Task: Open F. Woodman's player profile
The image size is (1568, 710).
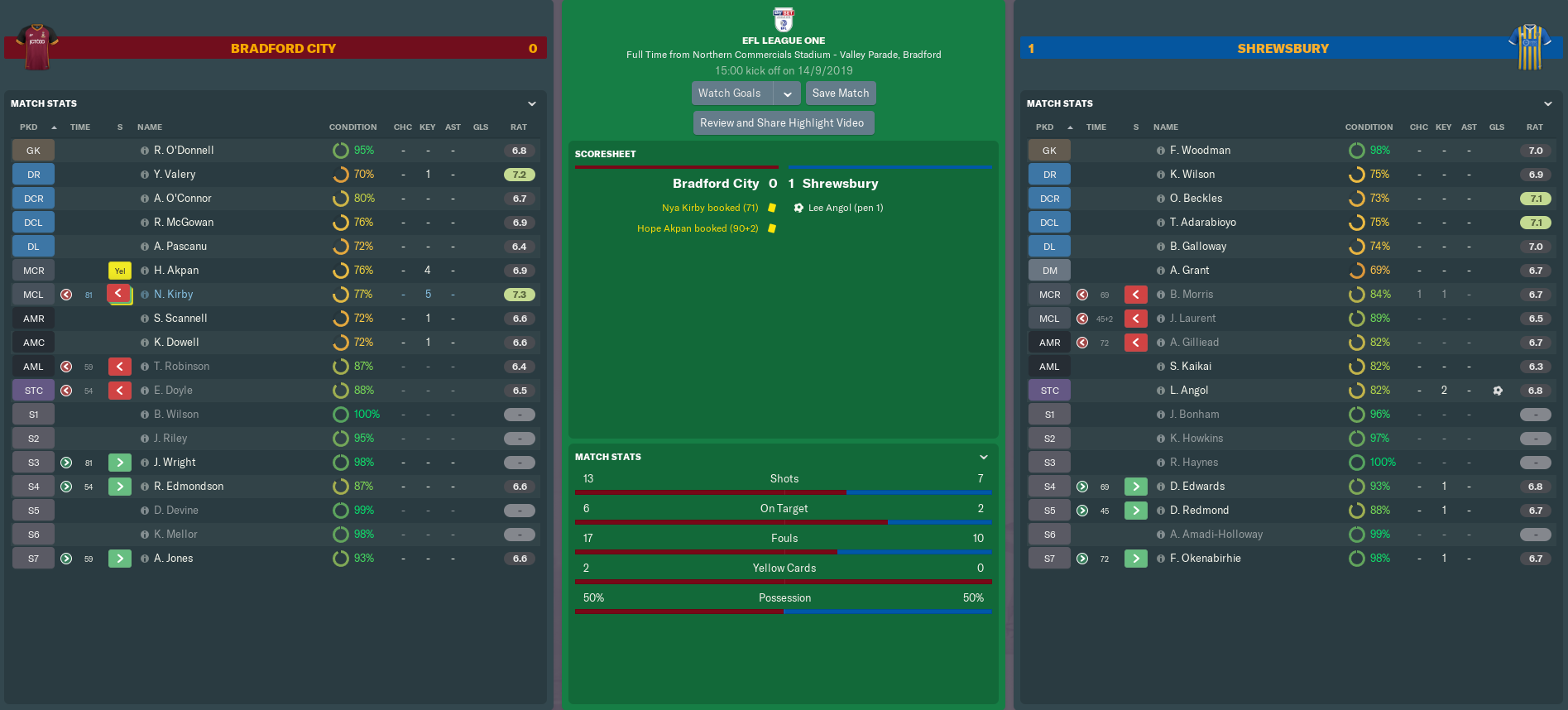Action: (1200, 151)
